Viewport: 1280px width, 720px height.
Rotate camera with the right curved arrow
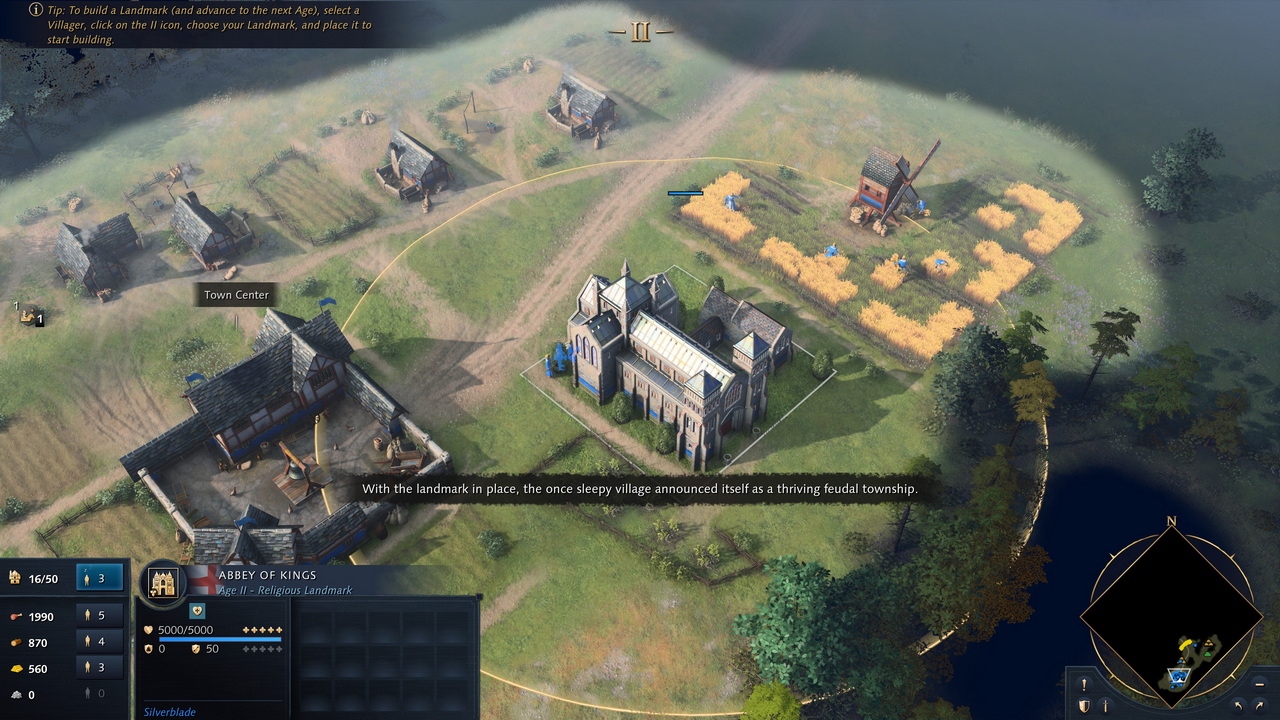pos(1257,706)
